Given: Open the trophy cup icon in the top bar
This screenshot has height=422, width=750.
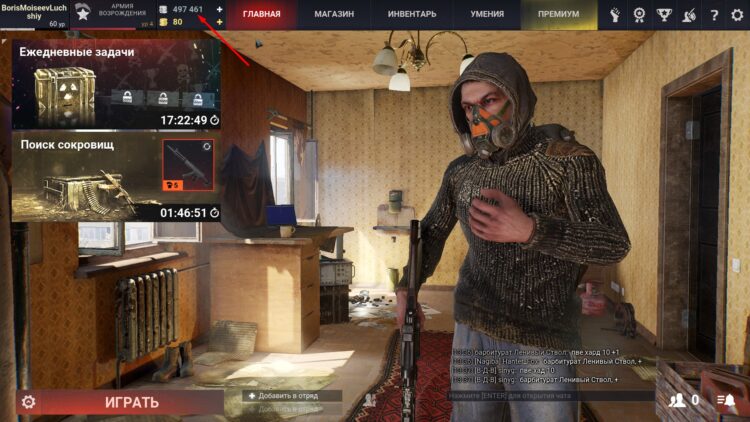Looking at the screenshot, I should coord(663,15).
